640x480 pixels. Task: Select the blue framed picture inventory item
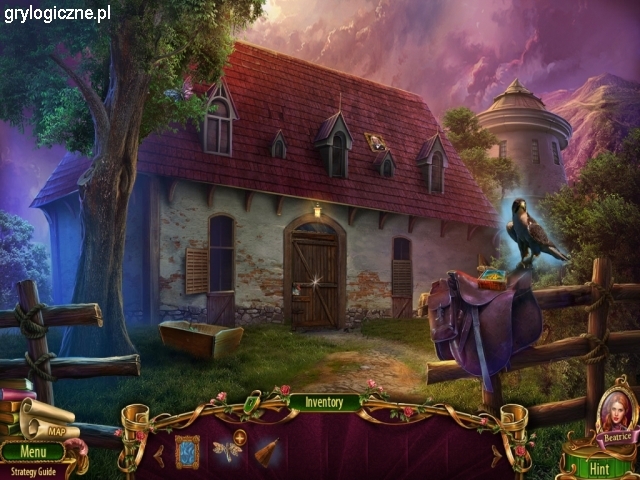[187, 451]
